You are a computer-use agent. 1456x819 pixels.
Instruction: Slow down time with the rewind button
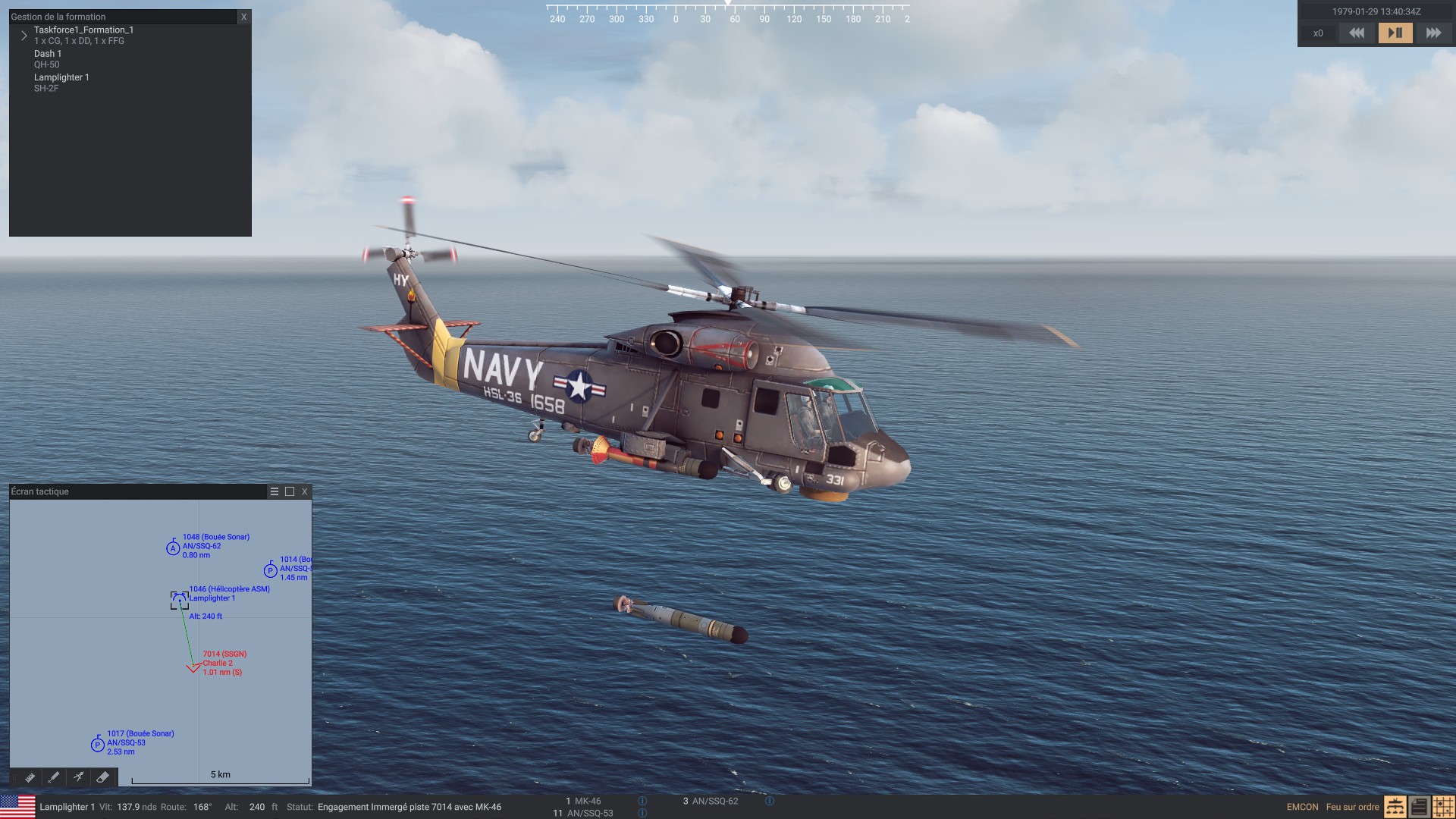(x=1357, y=33)
